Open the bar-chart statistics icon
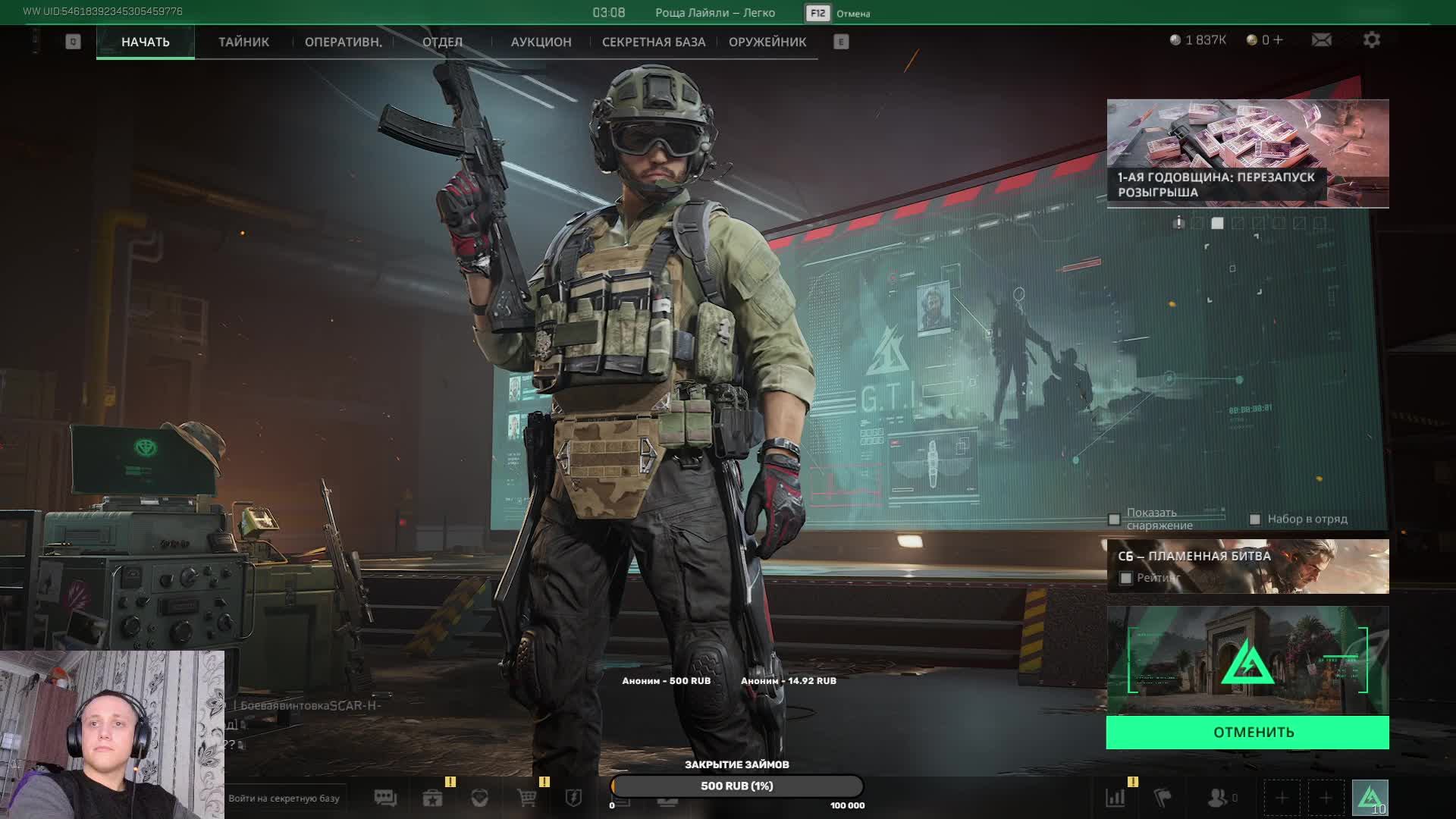 [1116, 798]
